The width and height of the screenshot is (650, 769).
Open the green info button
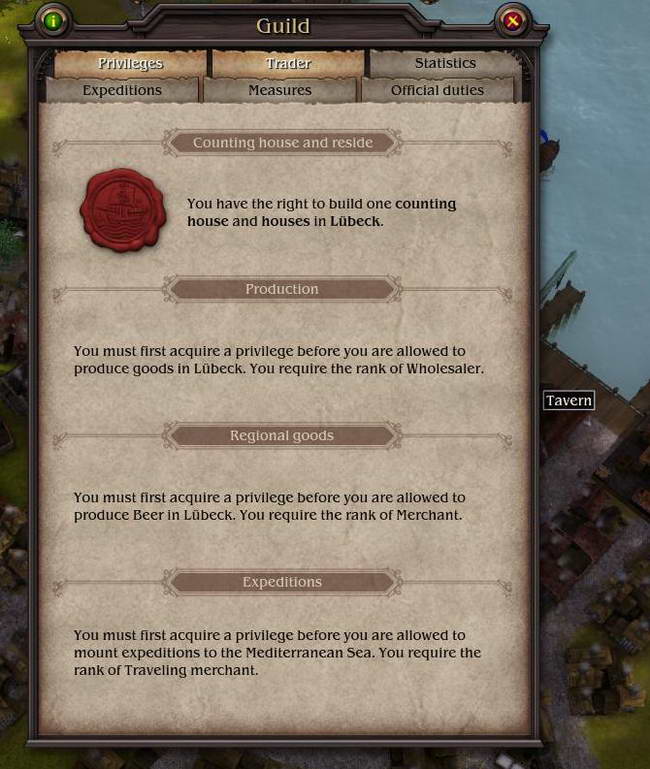(53, 19)
